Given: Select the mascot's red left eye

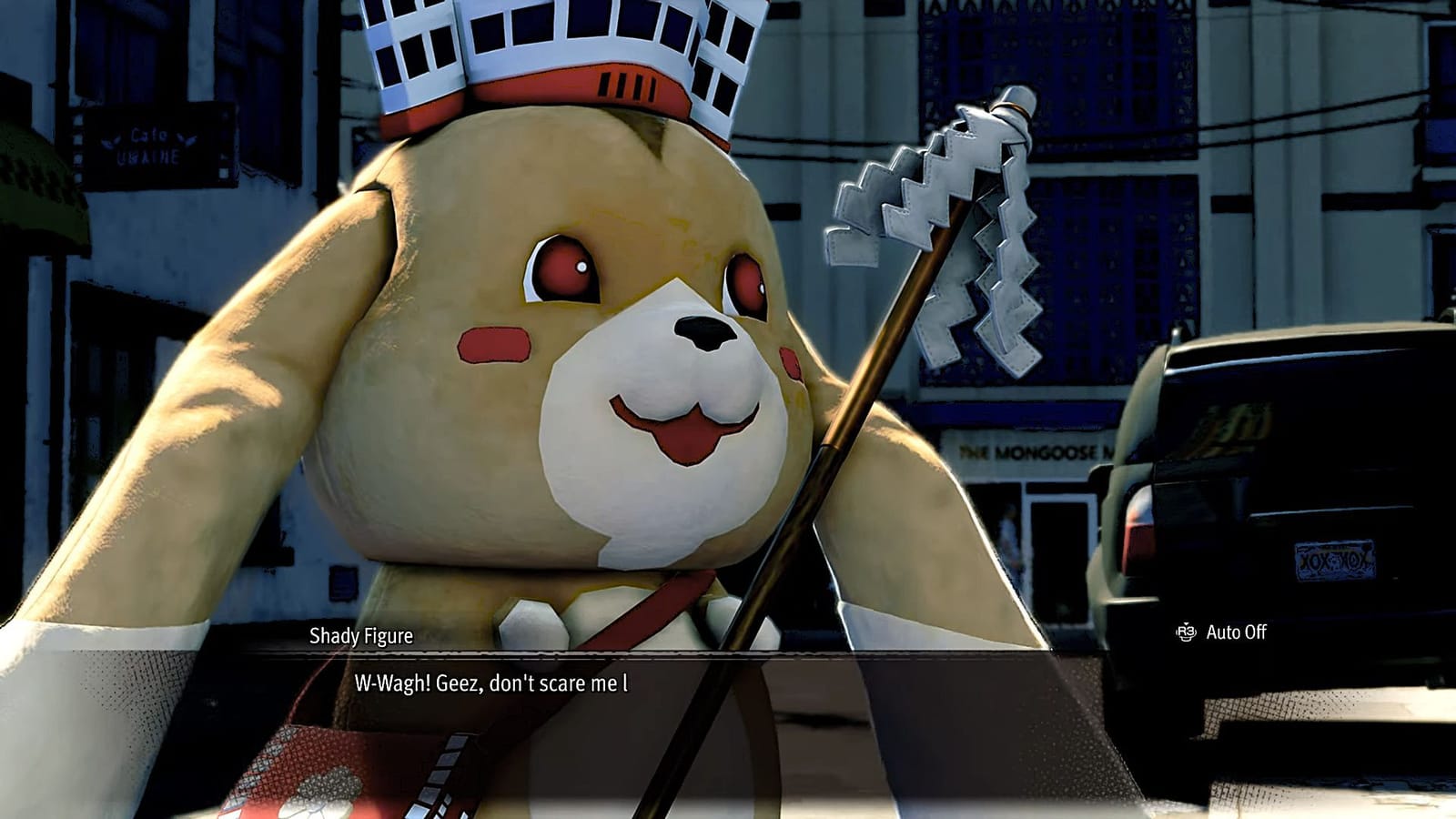Looking at the screenshot, I should [x=564, y=268].
